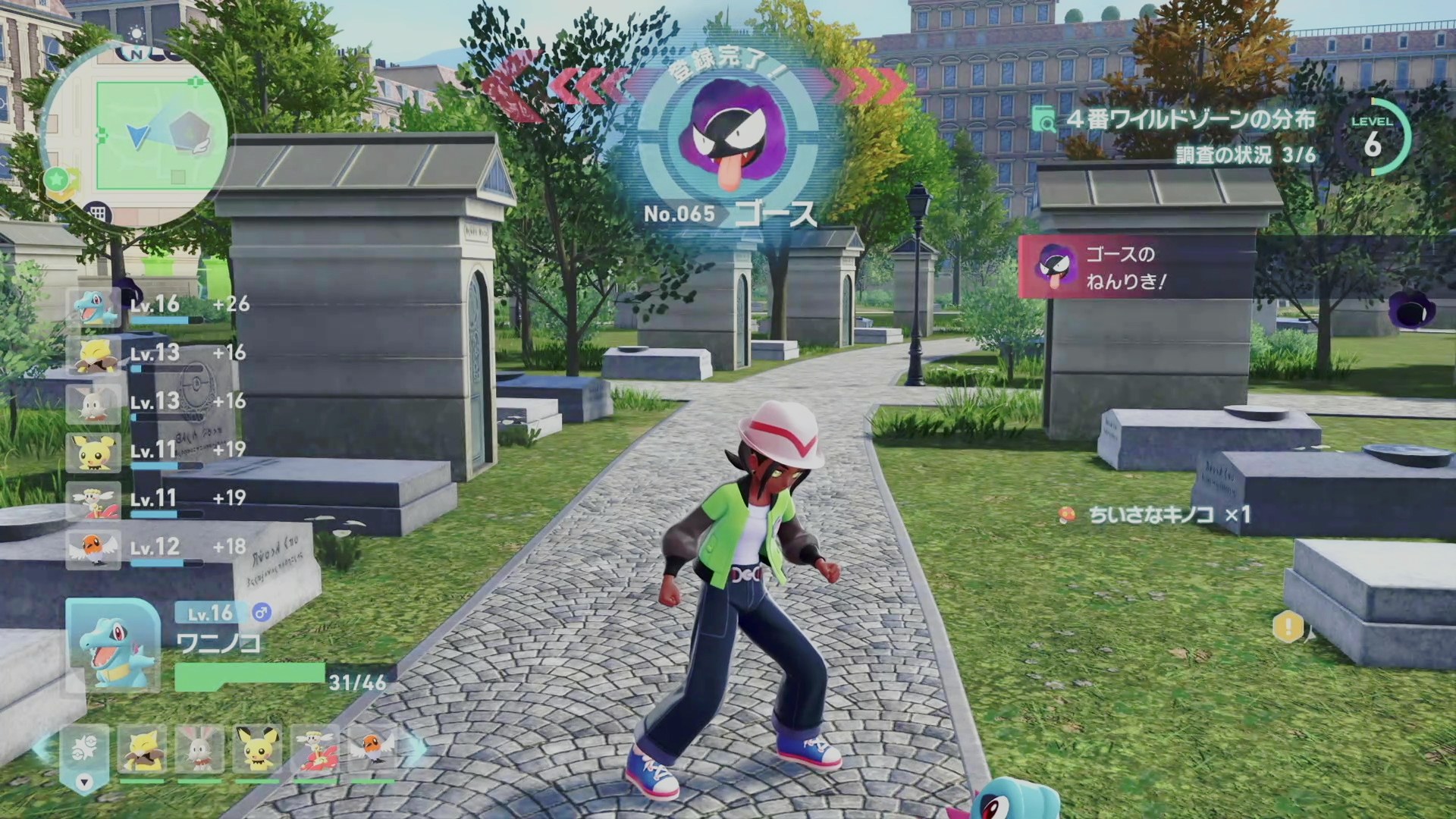Viewport: 1456px width, 819px height.
Task: Select the Lv.11 Pichu row in EXP list
Action: 155,452
